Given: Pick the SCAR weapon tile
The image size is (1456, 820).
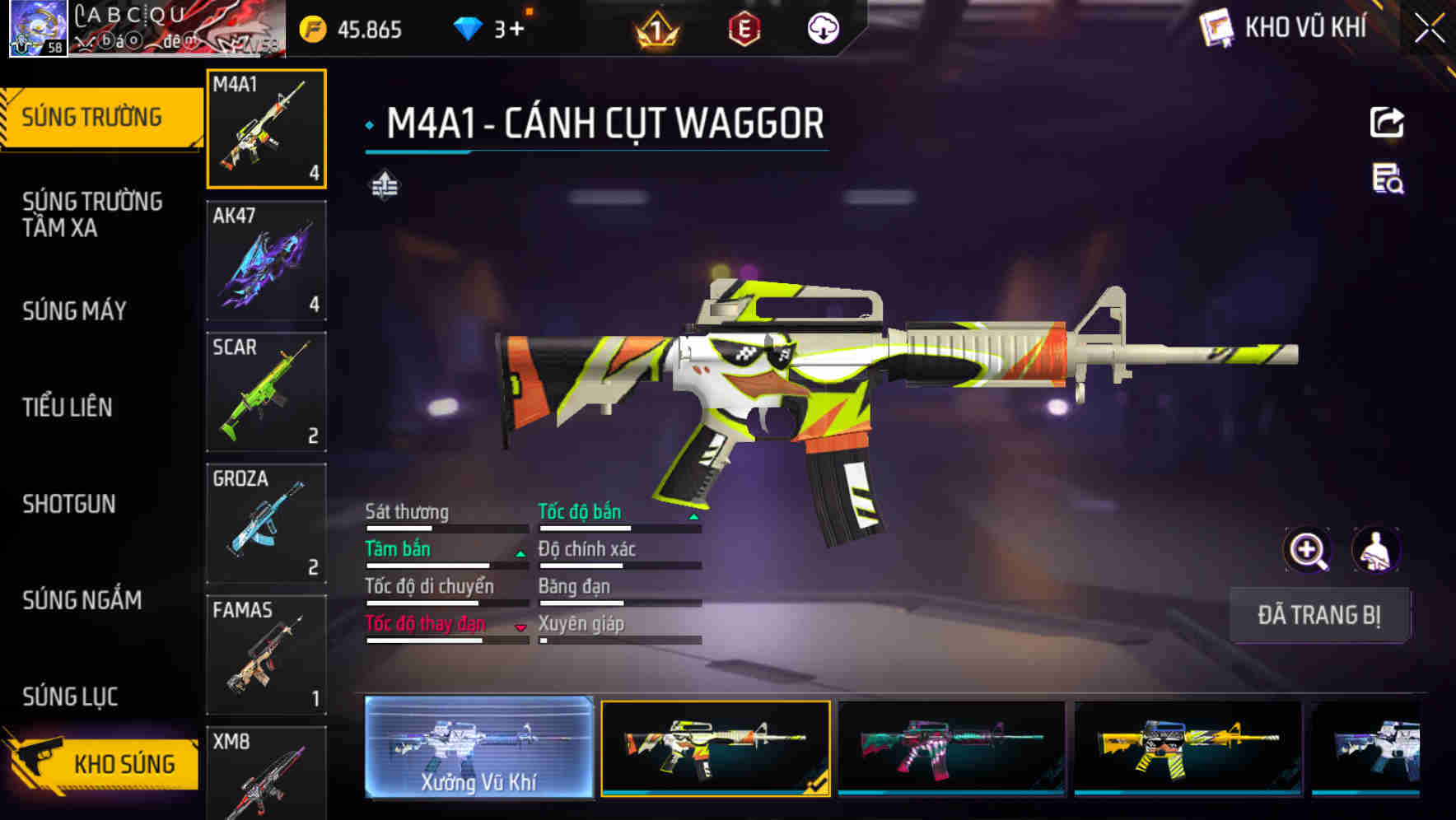Looking at the screenshot, I should (266, 392).
